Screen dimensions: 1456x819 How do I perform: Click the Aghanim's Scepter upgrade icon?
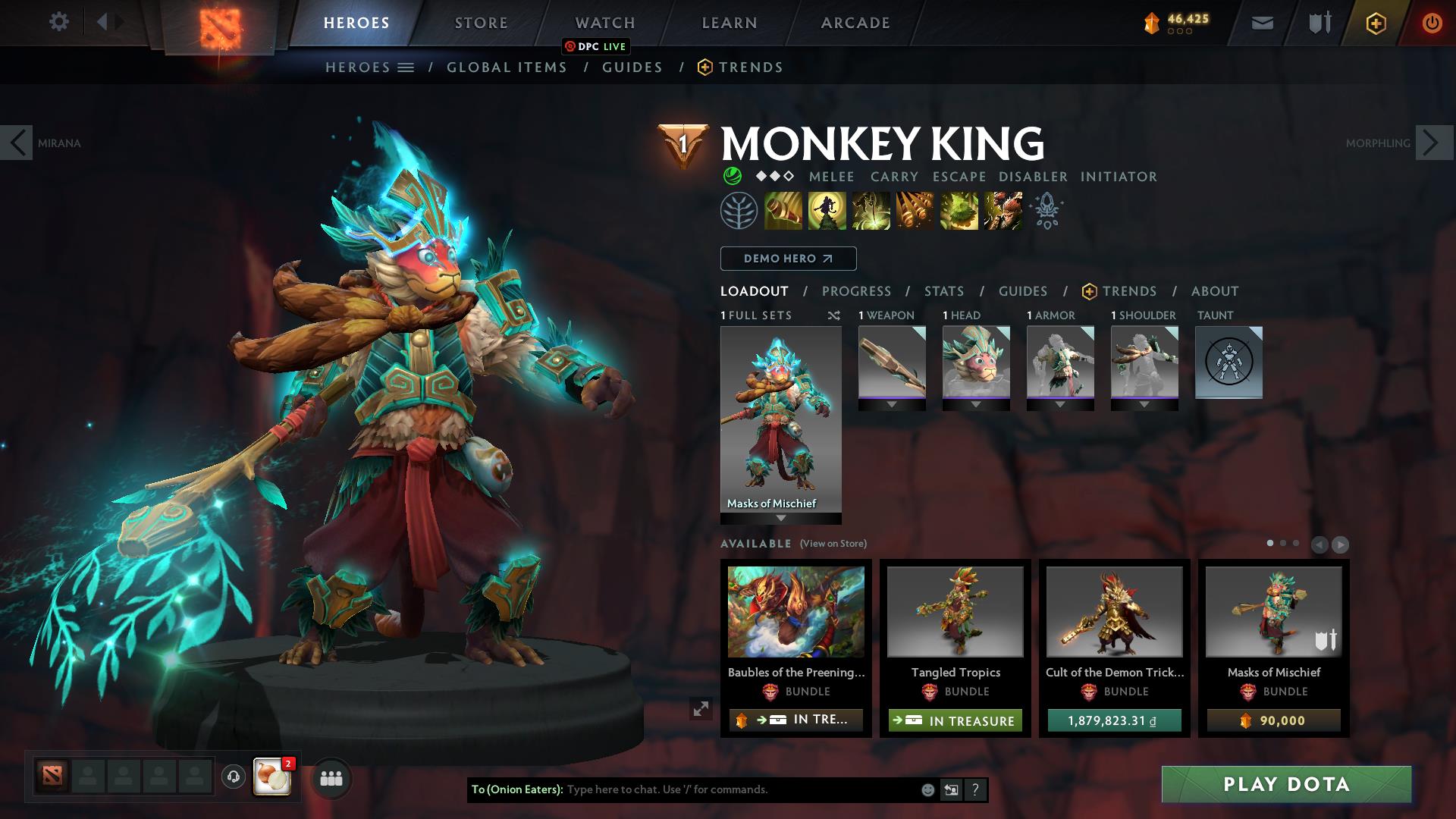[x=1047, y=211]
